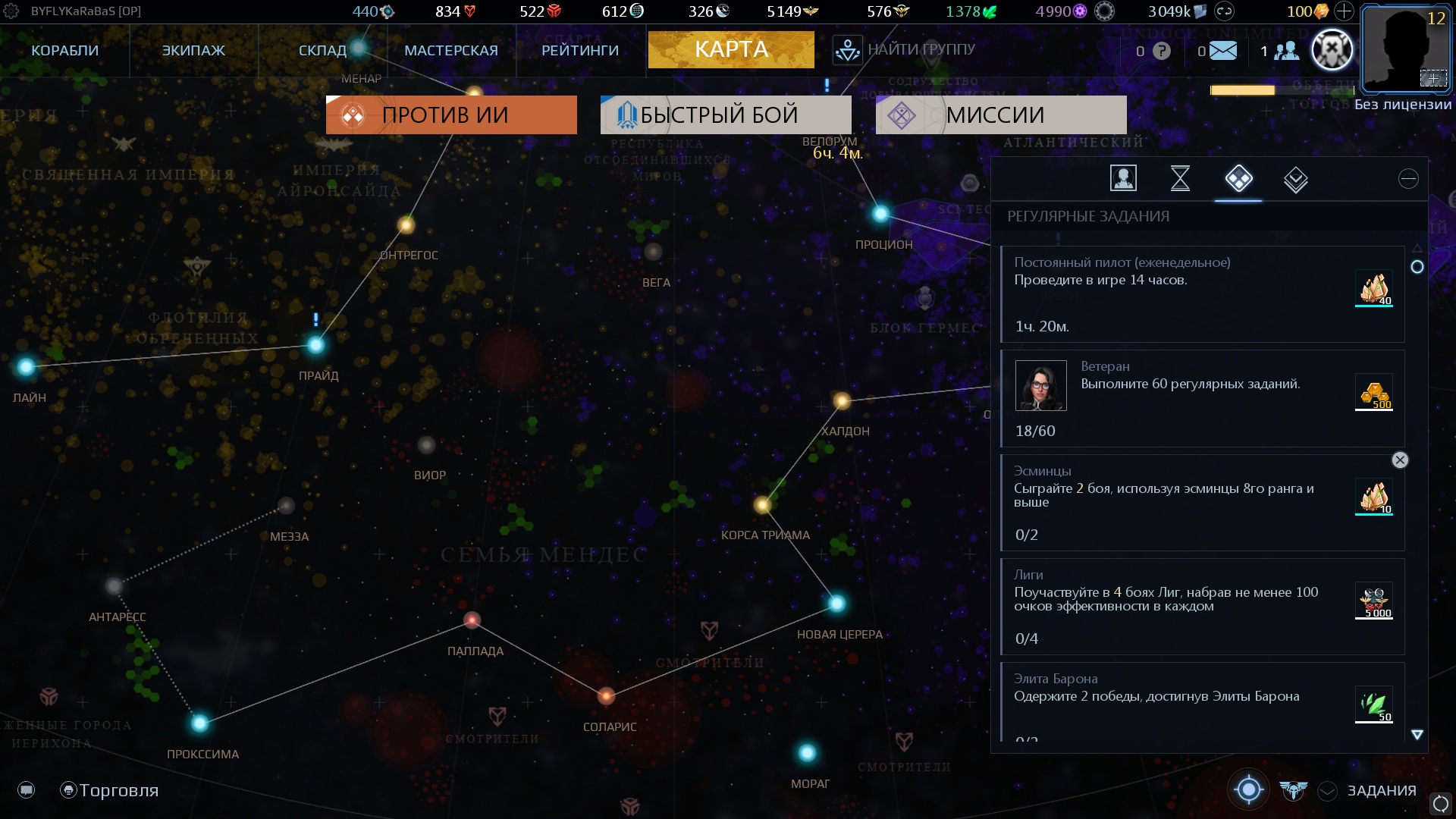Click the Найти группу button
Viewport: 1456px width, 819px height.
[905, 50]
